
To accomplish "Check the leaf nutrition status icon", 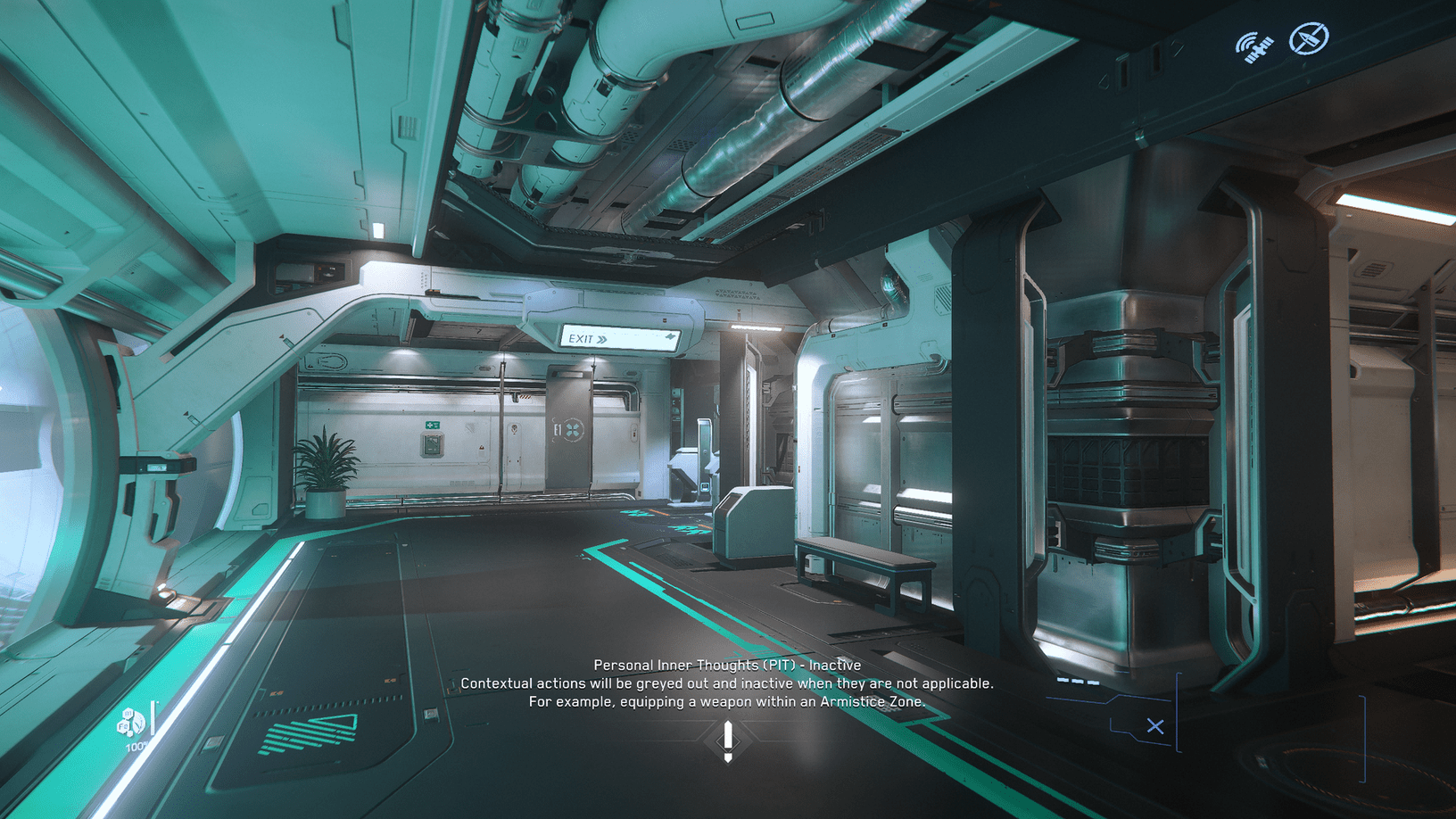I will tap(131, 721).
